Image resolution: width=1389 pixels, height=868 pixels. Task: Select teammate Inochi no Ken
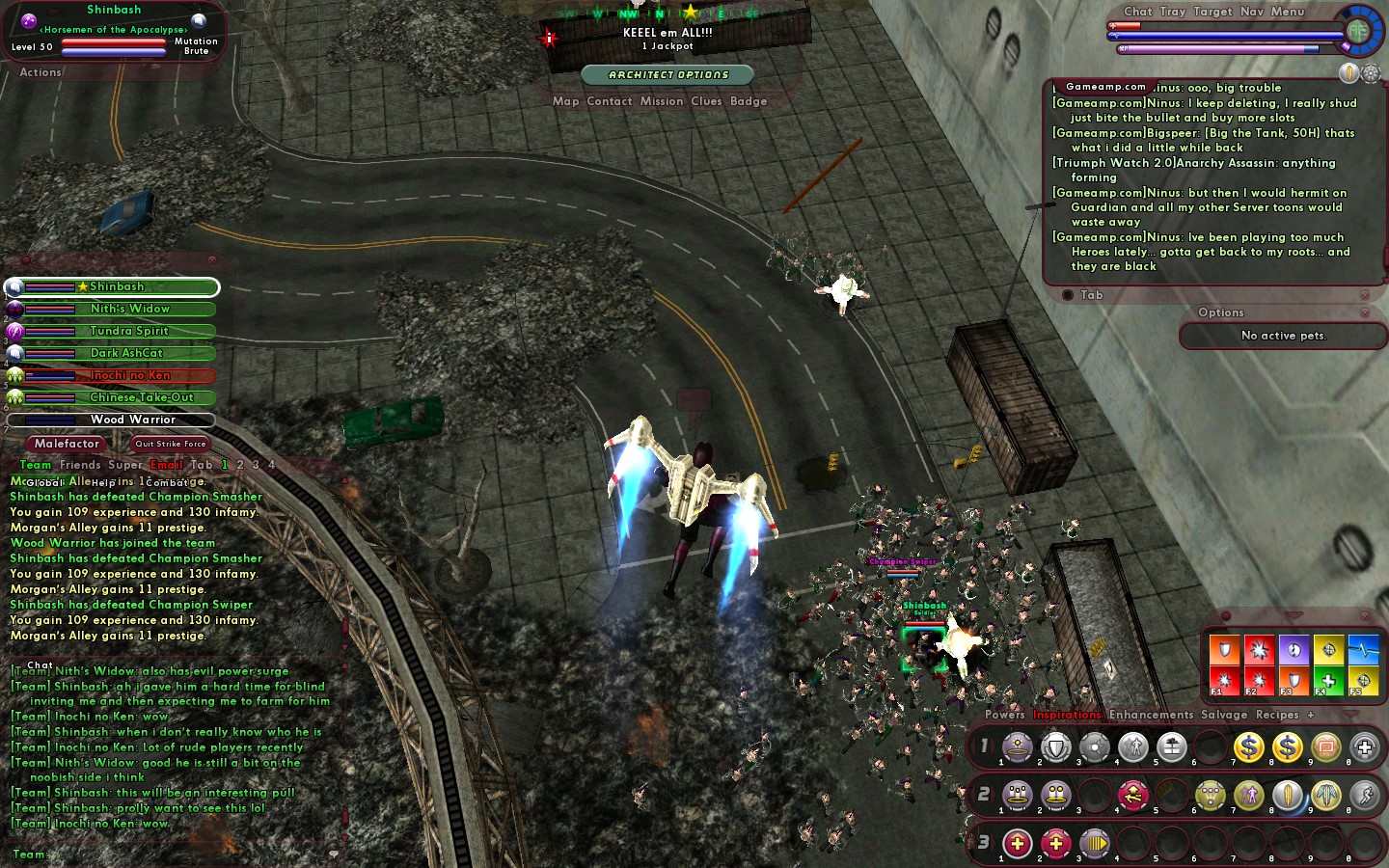129,375
